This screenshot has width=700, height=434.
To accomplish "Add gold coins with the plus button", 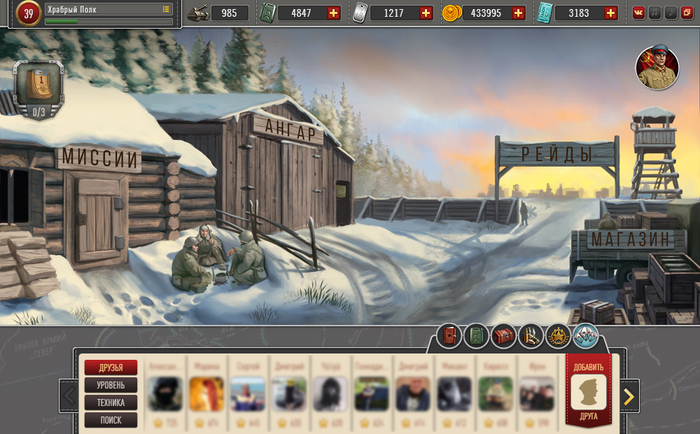I will pos(517,13).
